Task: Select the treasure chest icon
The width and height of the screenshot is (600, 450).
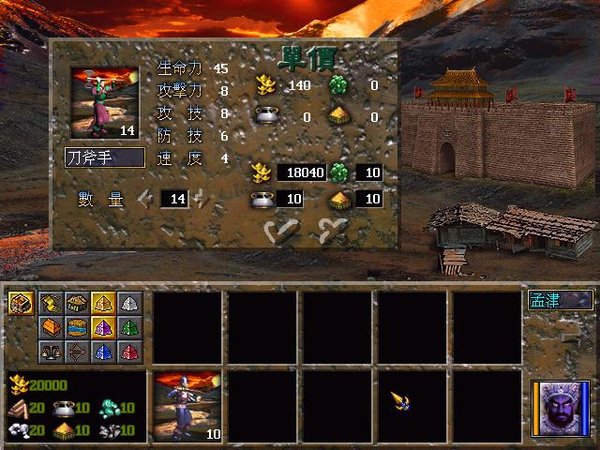Action: coord(21,303)
